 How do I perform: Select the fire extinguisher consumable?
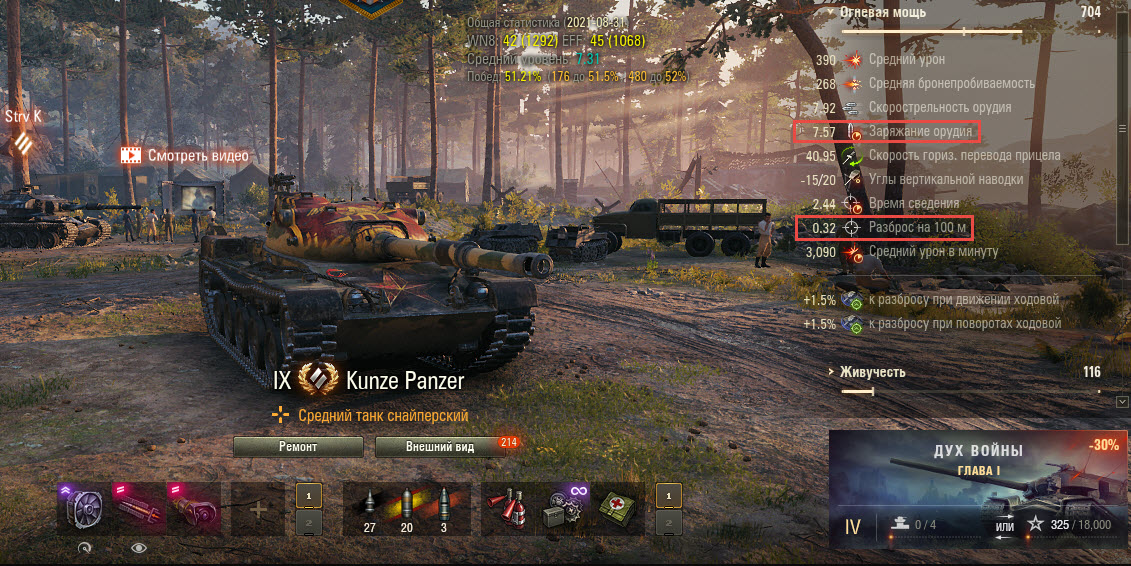click(x=508, y=509)
